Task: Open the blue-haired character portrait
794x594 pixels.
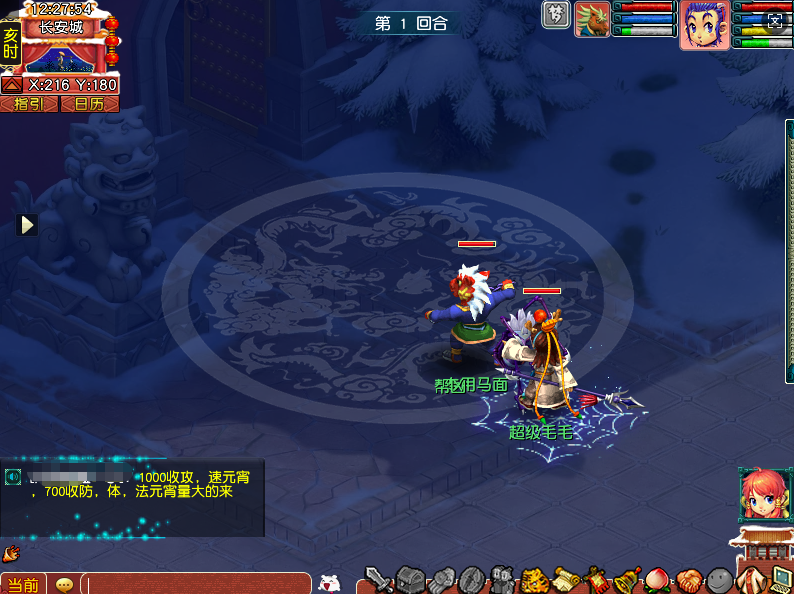Action: pyautogui.click(x=704, y=24)
